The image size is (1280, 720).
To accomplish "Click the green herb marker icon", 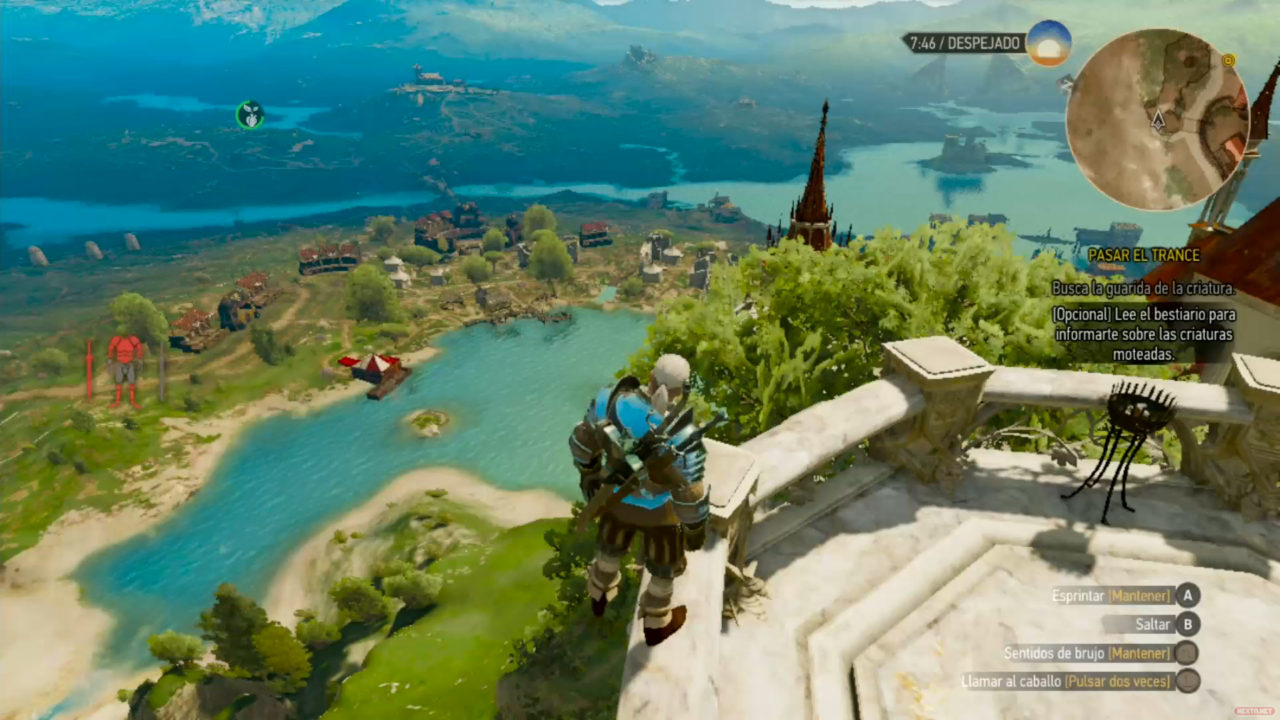I will [x=250, y=115].
